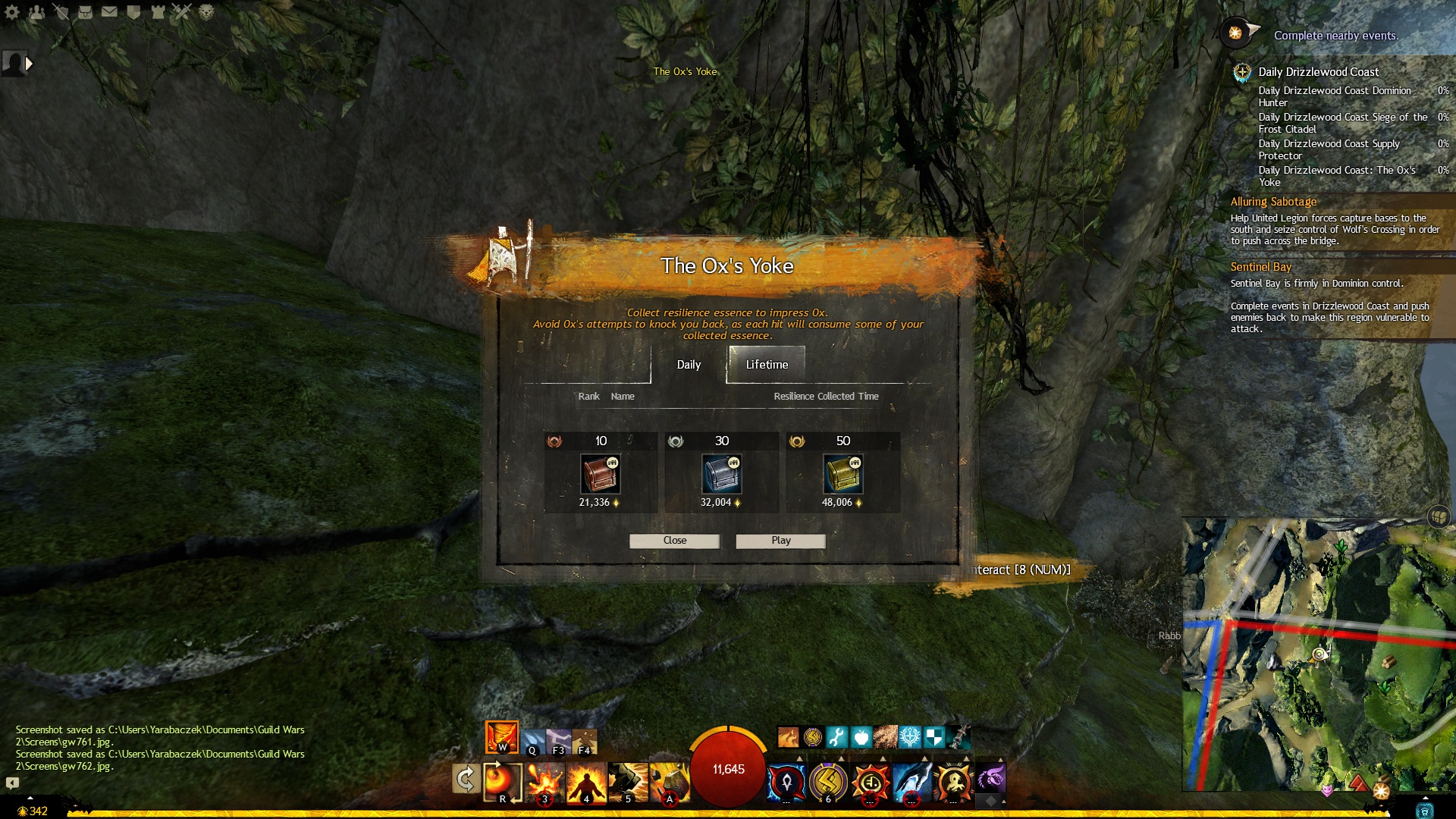Open the inventory bag icon
The height and width of the screenshot is (819, 1456).
click(85, 12)
